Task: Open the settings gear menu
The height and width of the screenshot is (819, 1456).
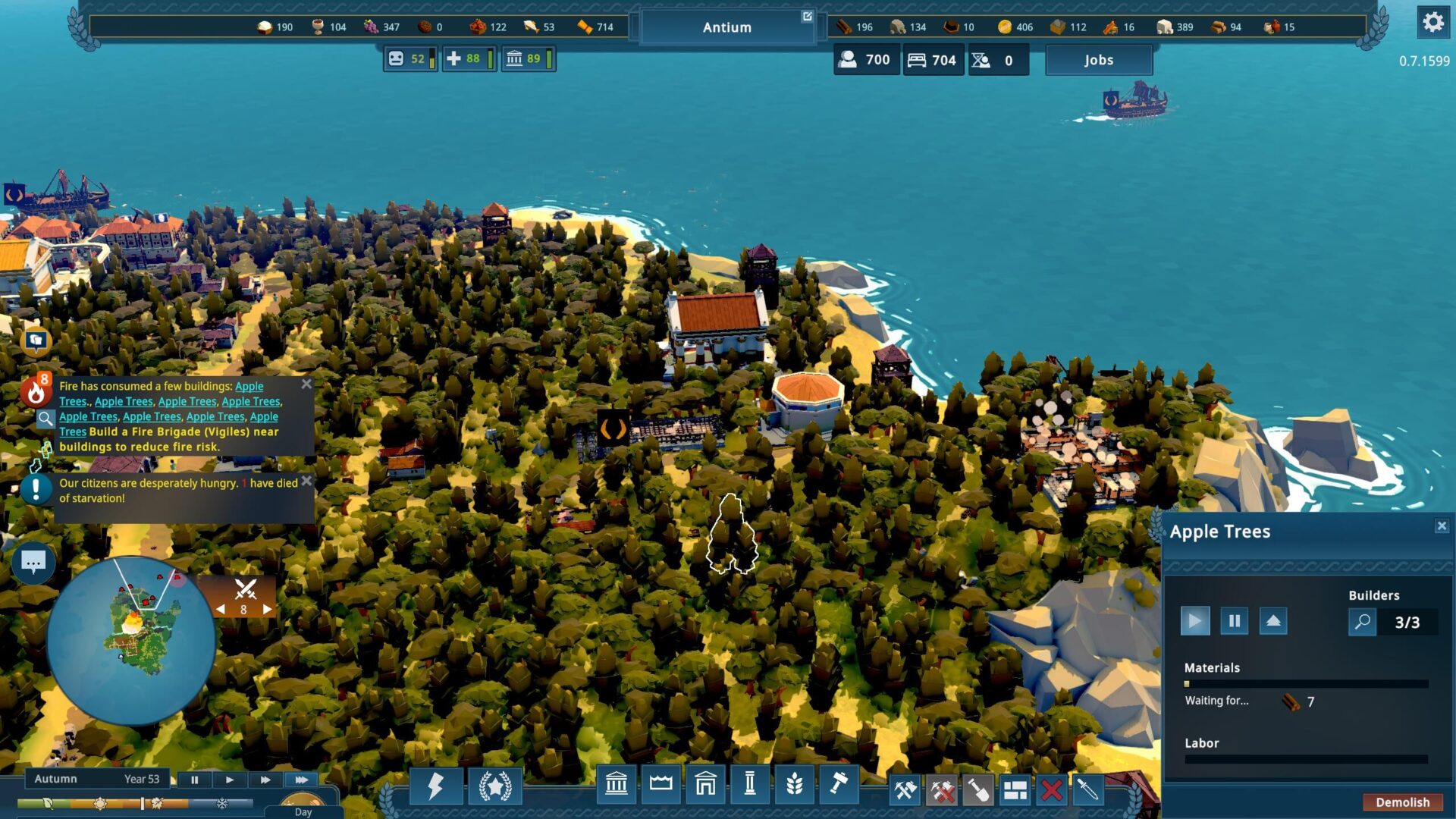Action: [x=1432, y=22]
